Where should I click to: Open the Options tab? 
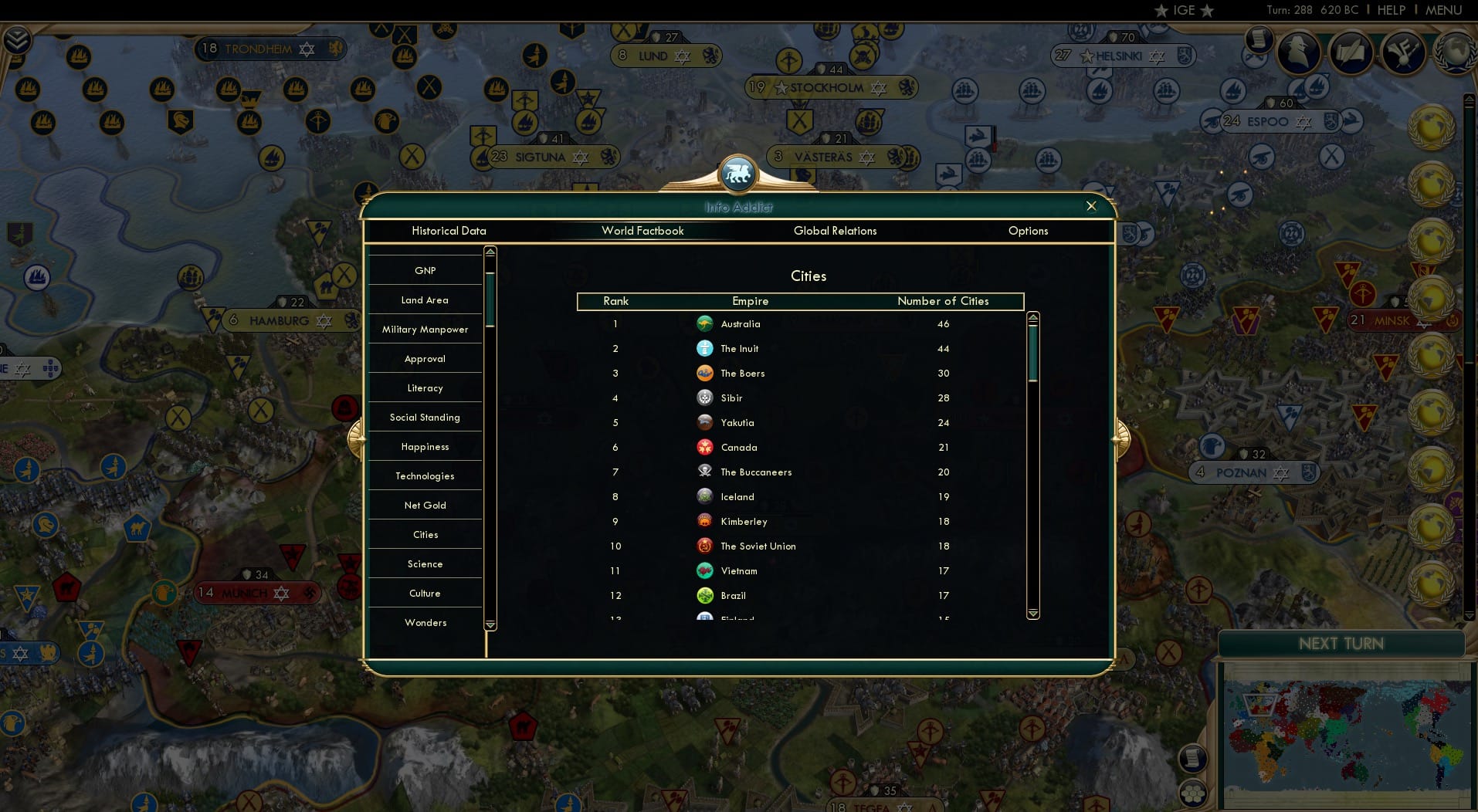(1027, 231)
